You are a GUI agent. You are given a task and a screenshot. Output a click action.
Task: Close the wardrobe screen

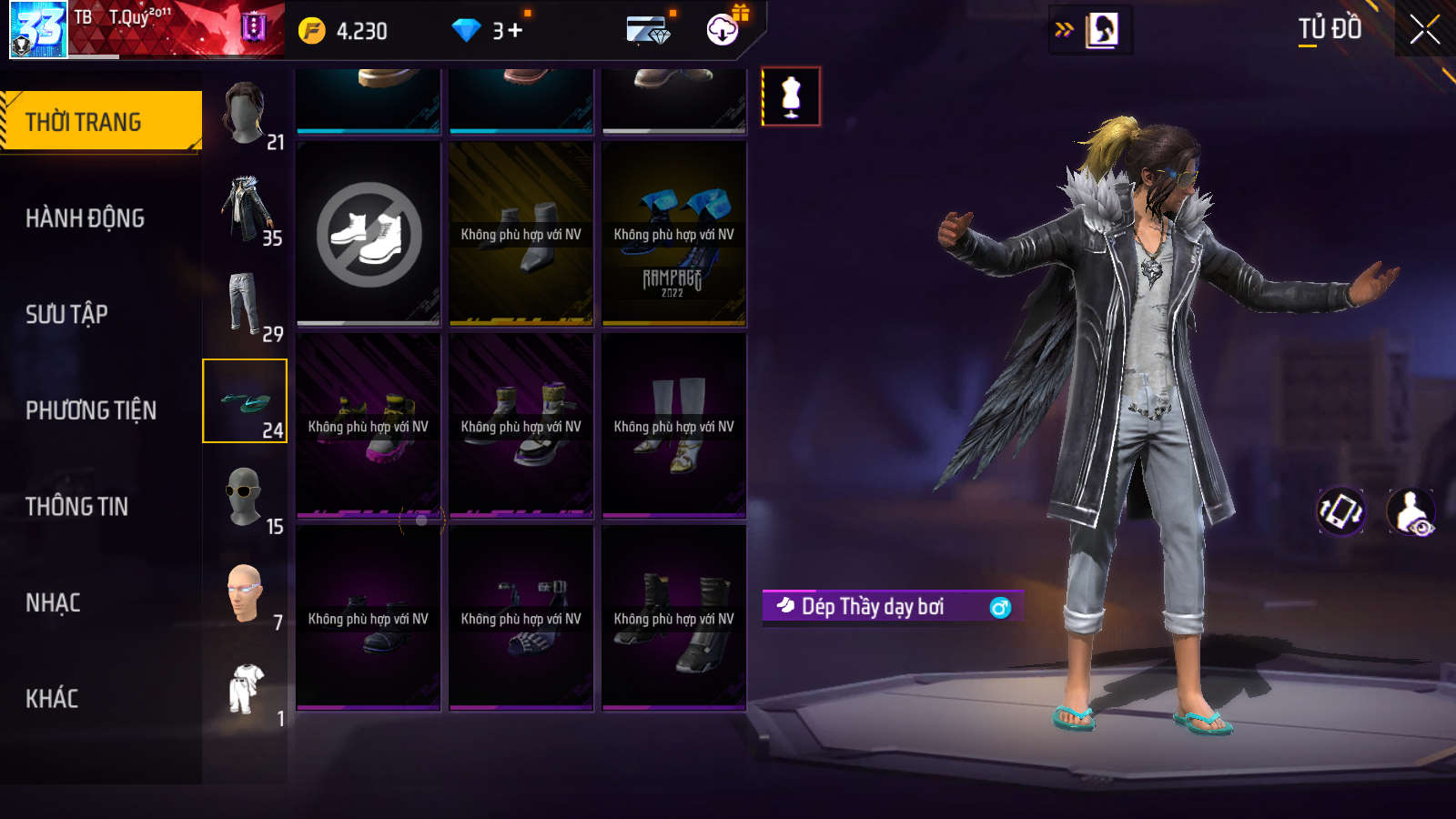1424,29
